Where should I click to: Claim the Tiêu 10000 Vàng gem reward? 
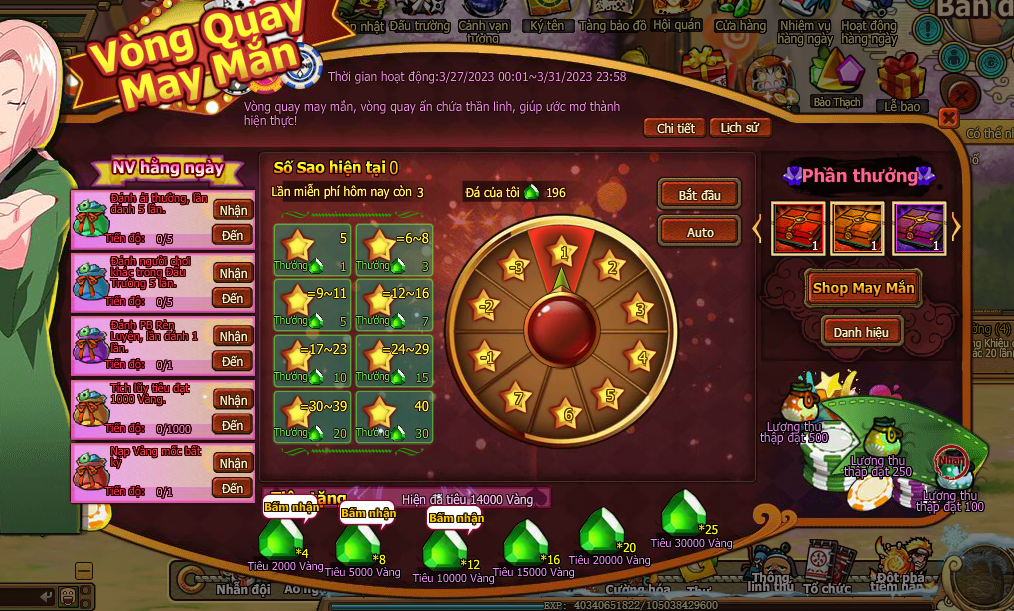444,546
